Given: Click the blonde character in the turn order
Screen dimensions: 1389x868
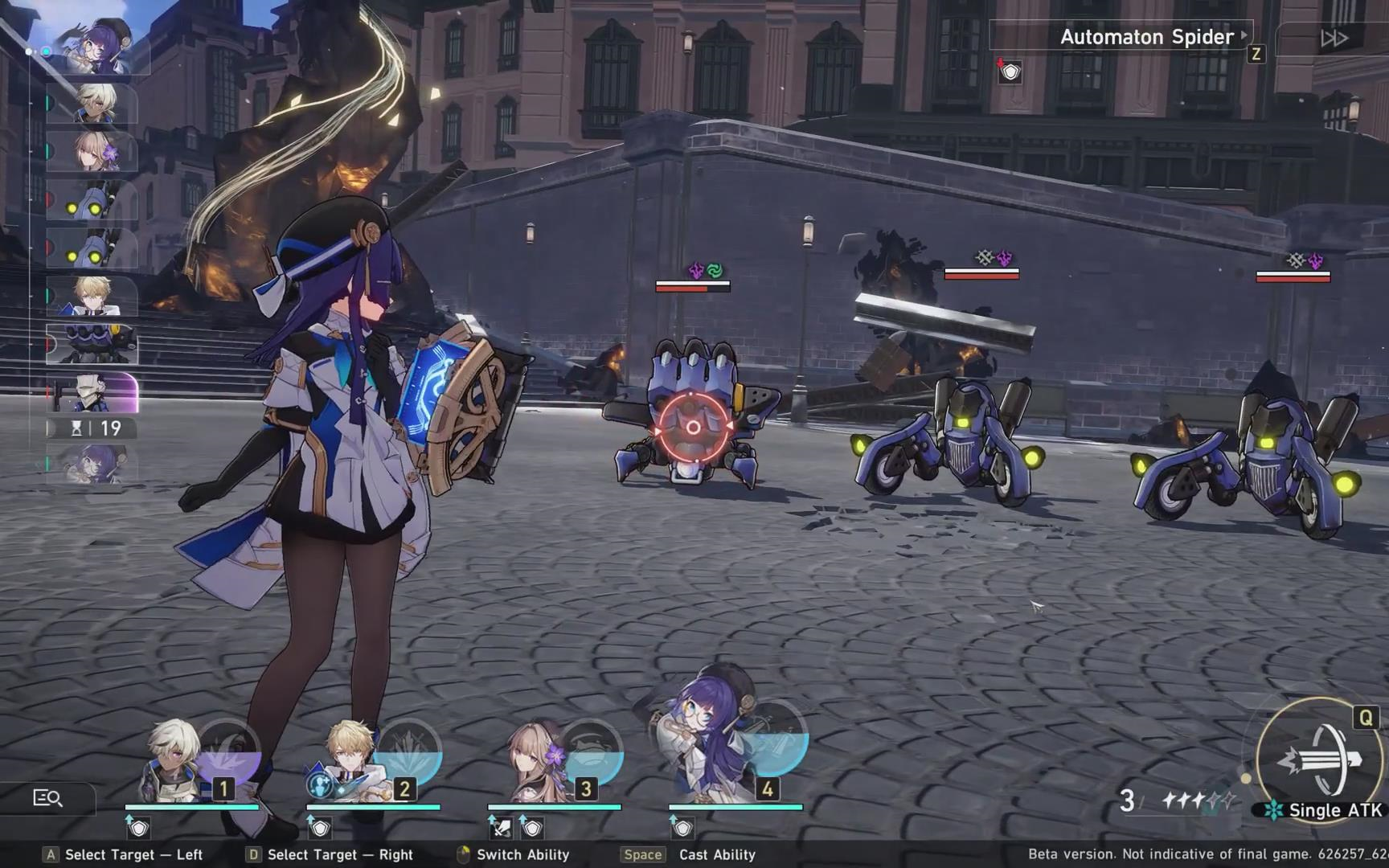Looking at the screenshot, I should tap(91, 295).
